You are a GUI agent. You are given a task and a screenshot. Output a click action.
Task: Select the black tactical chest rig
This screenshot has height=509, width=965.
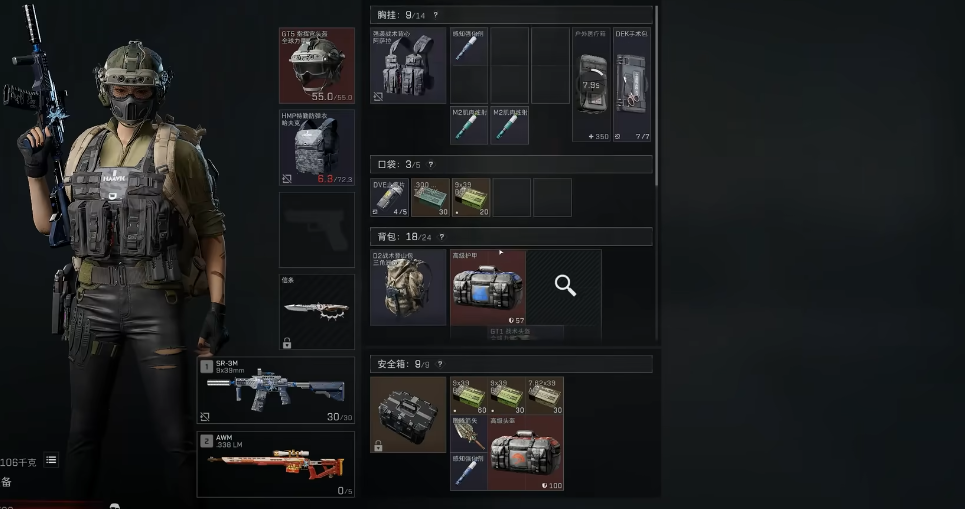click(408, 66)
